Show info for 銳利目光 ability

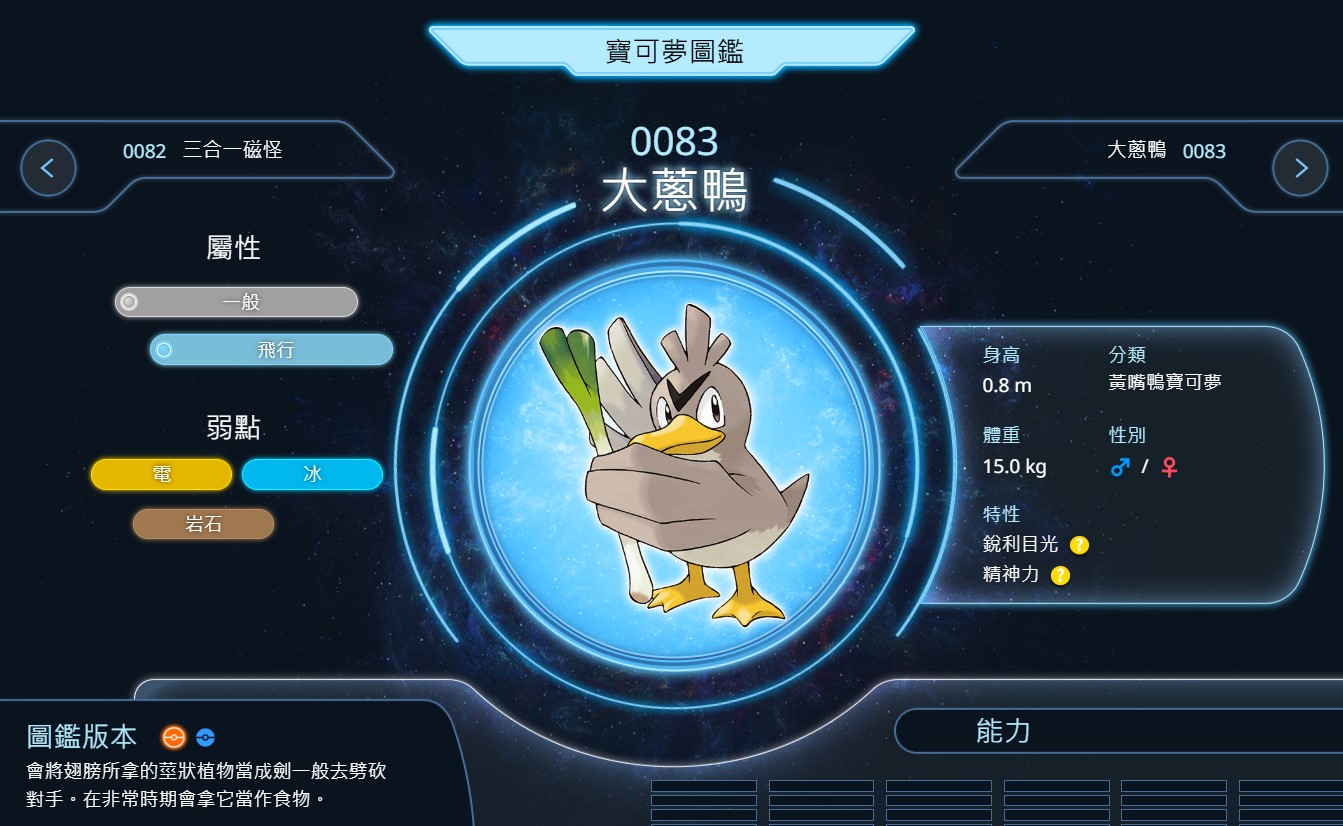pos(1079,545)
